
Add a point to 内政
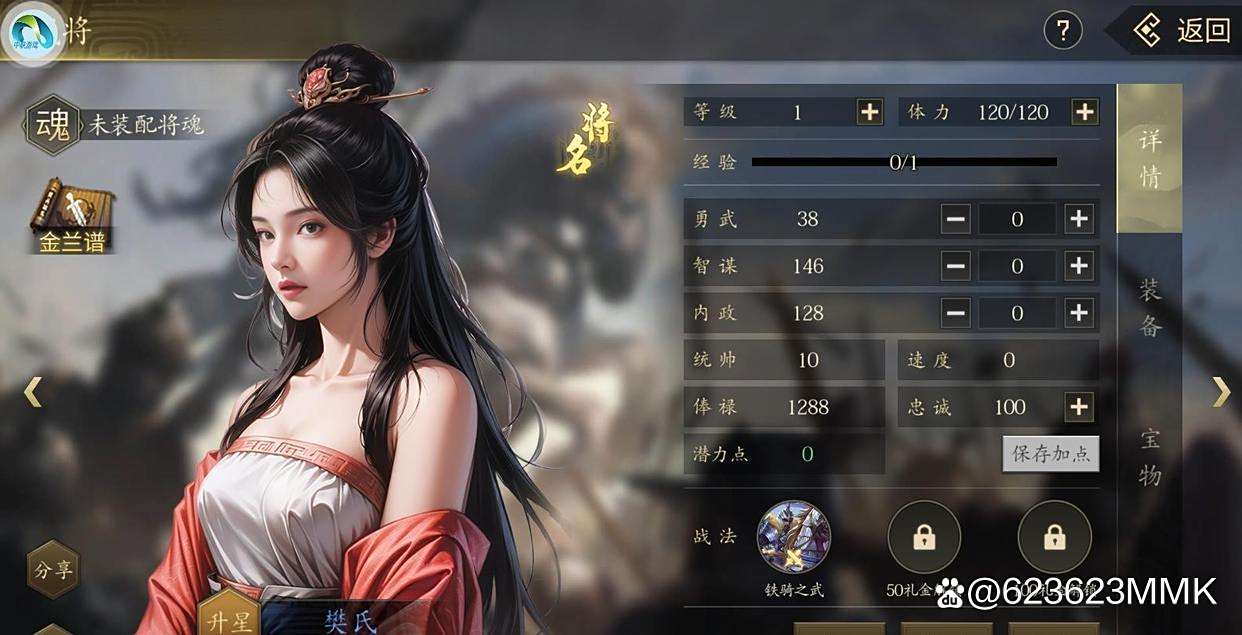pyautogui.click(x=1078, y=313)
